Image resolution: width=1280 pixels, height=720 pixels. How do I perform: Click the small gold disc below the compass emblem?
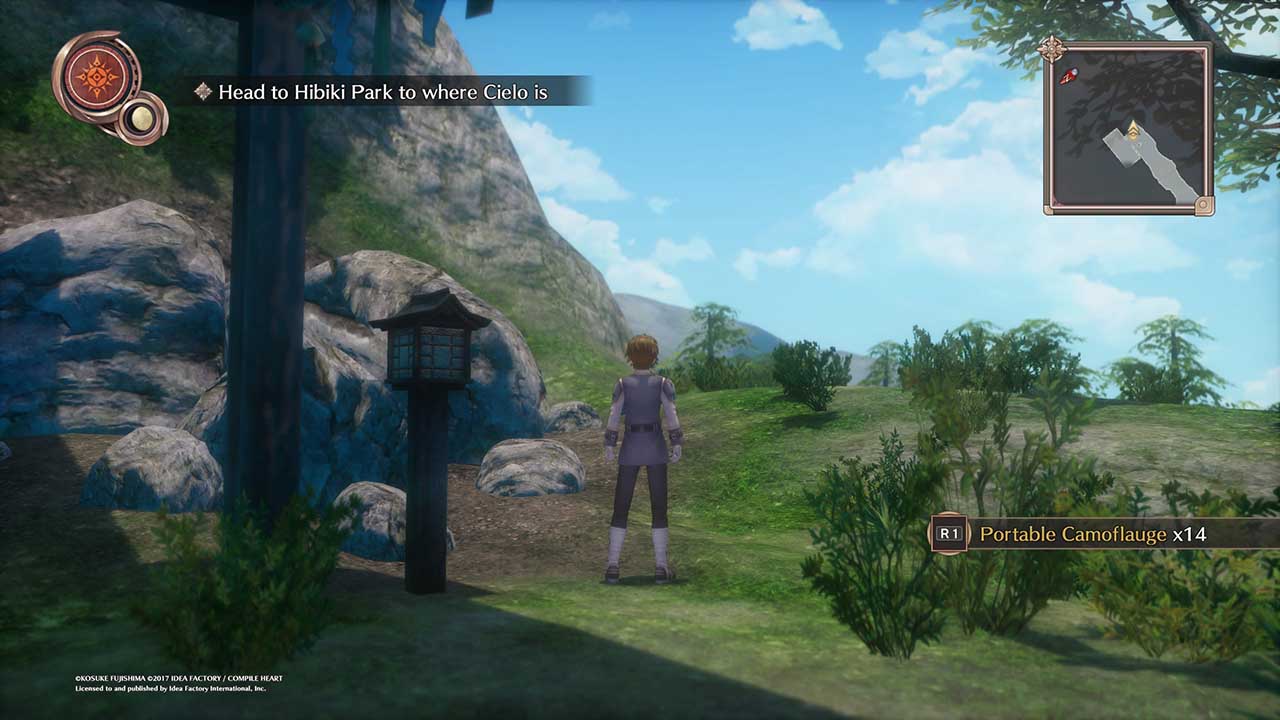click(x=142, y=117)
